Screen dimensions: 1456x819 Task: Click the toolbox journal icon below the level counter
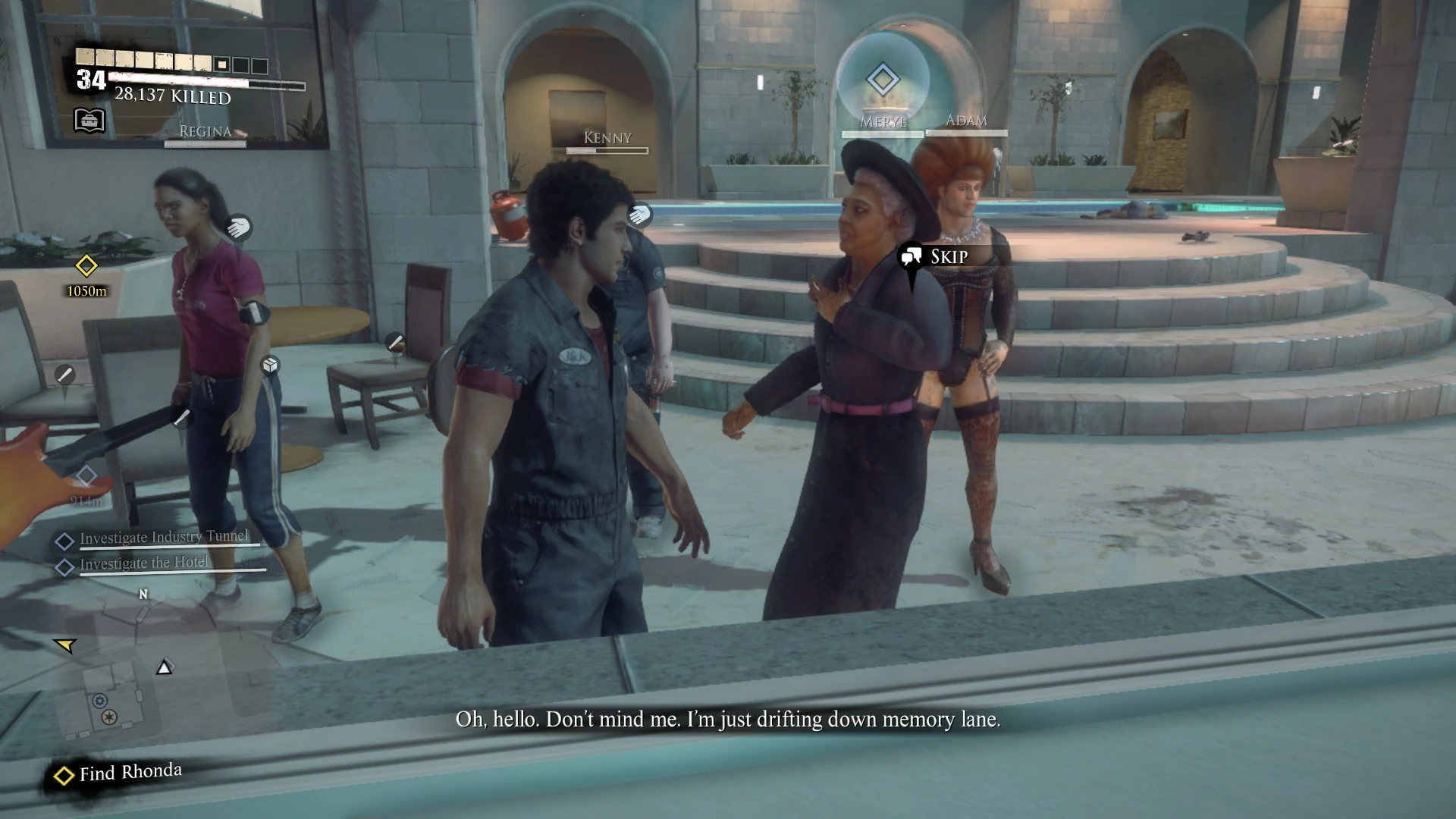[88, 121]
